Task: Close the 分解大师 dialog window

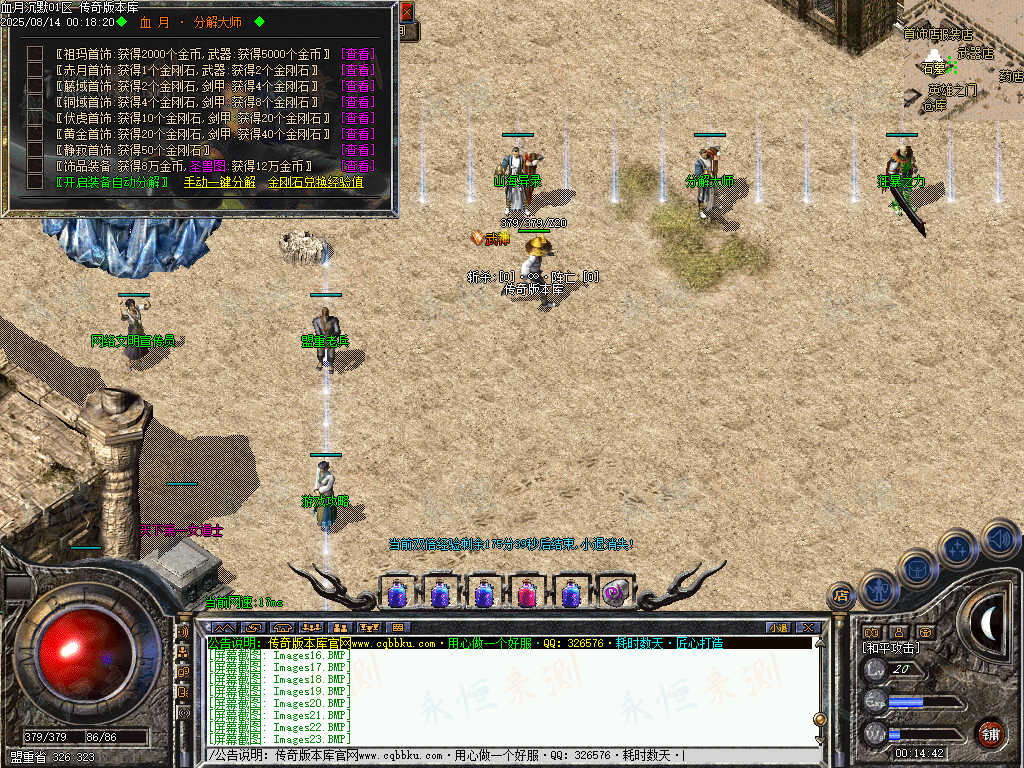Action: pyautogui.click(x=406, y=13)
